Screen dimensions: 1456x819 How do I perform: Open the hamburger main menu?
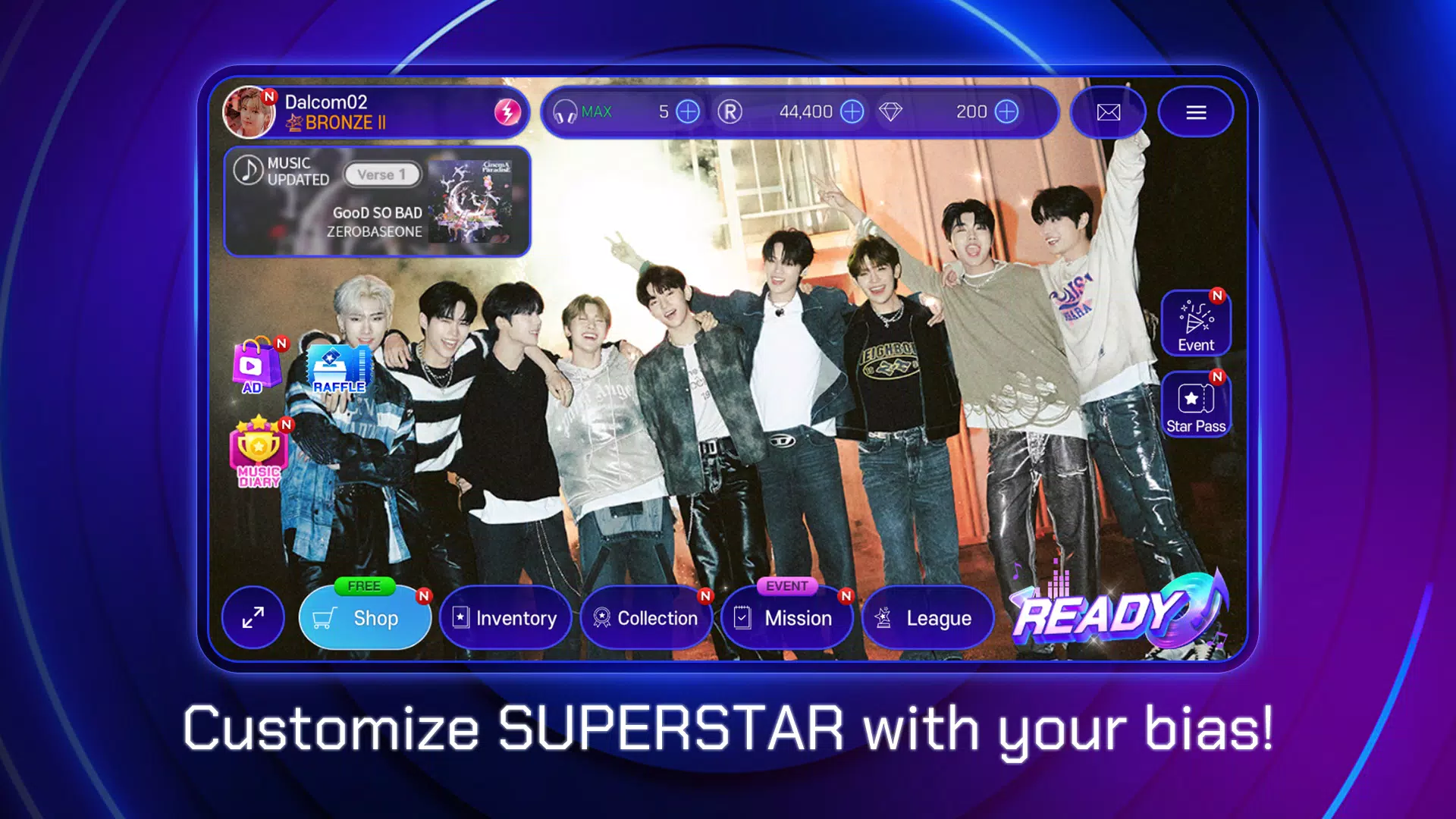click(1196, 112)
